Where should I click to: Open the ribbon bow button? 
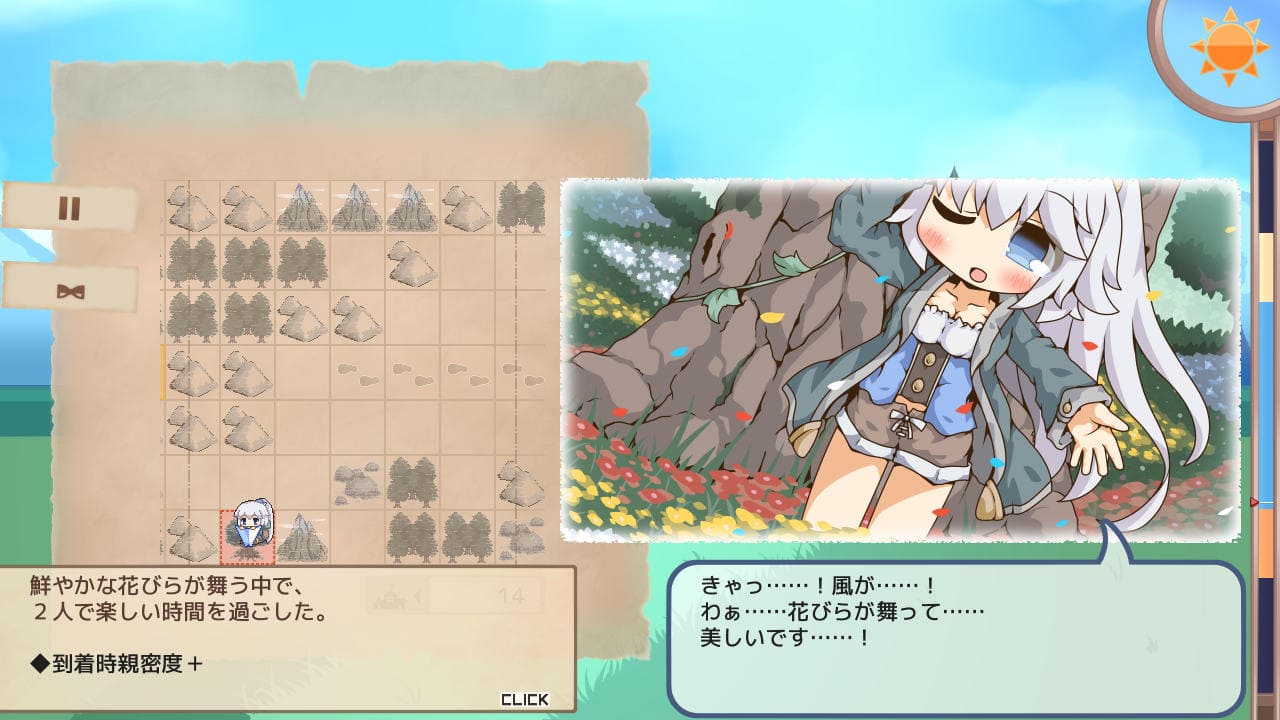(x=70, y=290)
